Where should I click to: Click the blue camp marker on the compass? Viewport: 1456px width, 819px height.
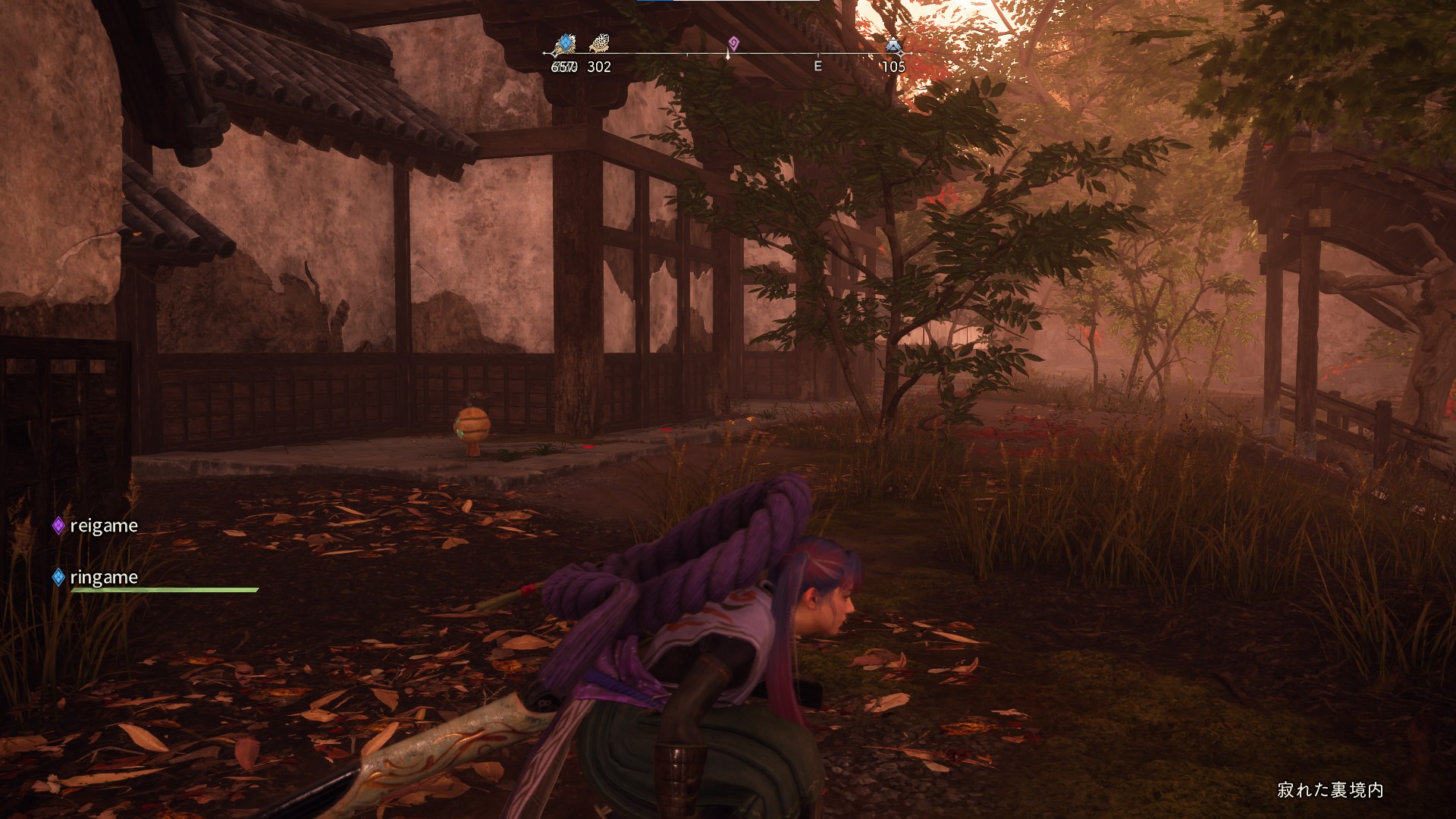(894, 45)
